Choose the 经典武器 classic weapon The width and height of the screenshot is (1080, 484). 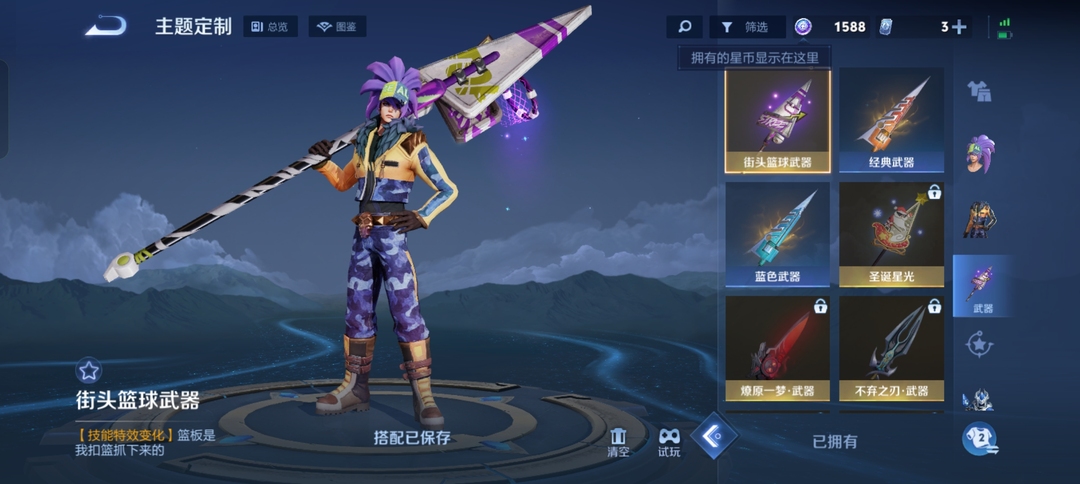coord(891,122)
